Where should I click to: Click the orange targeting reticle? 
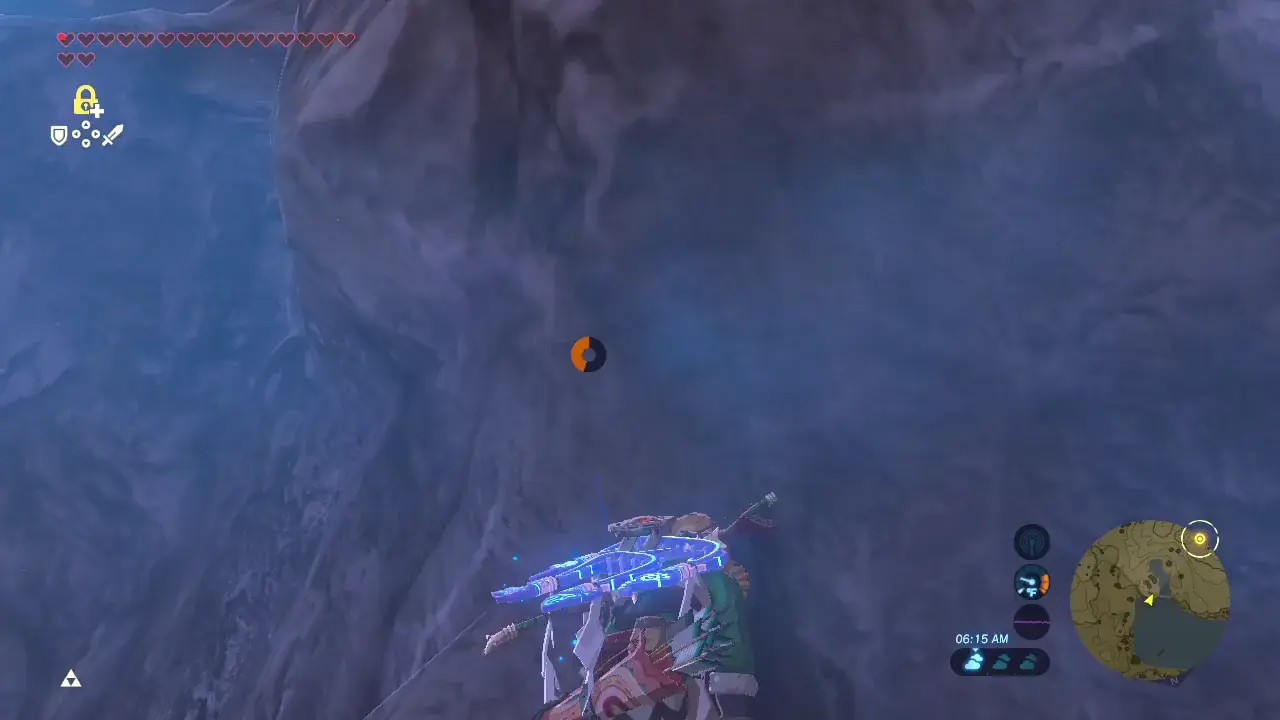tap(587, 354)
